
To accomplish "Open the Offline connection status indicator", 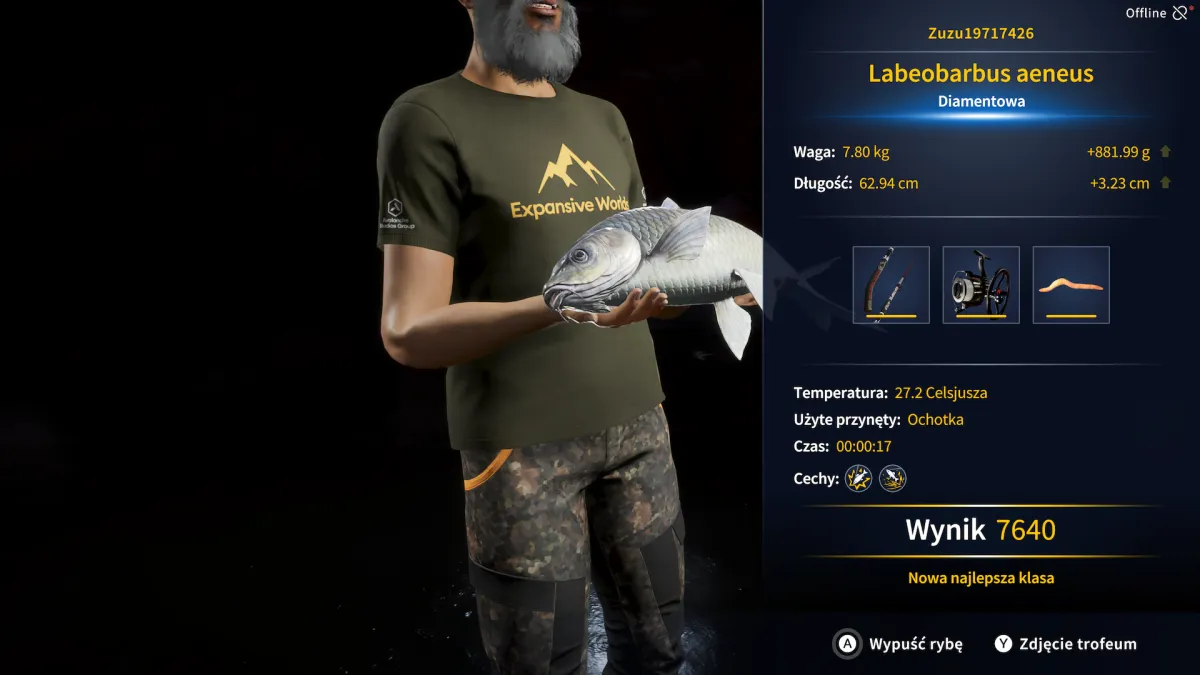I will coord(1157,13).
